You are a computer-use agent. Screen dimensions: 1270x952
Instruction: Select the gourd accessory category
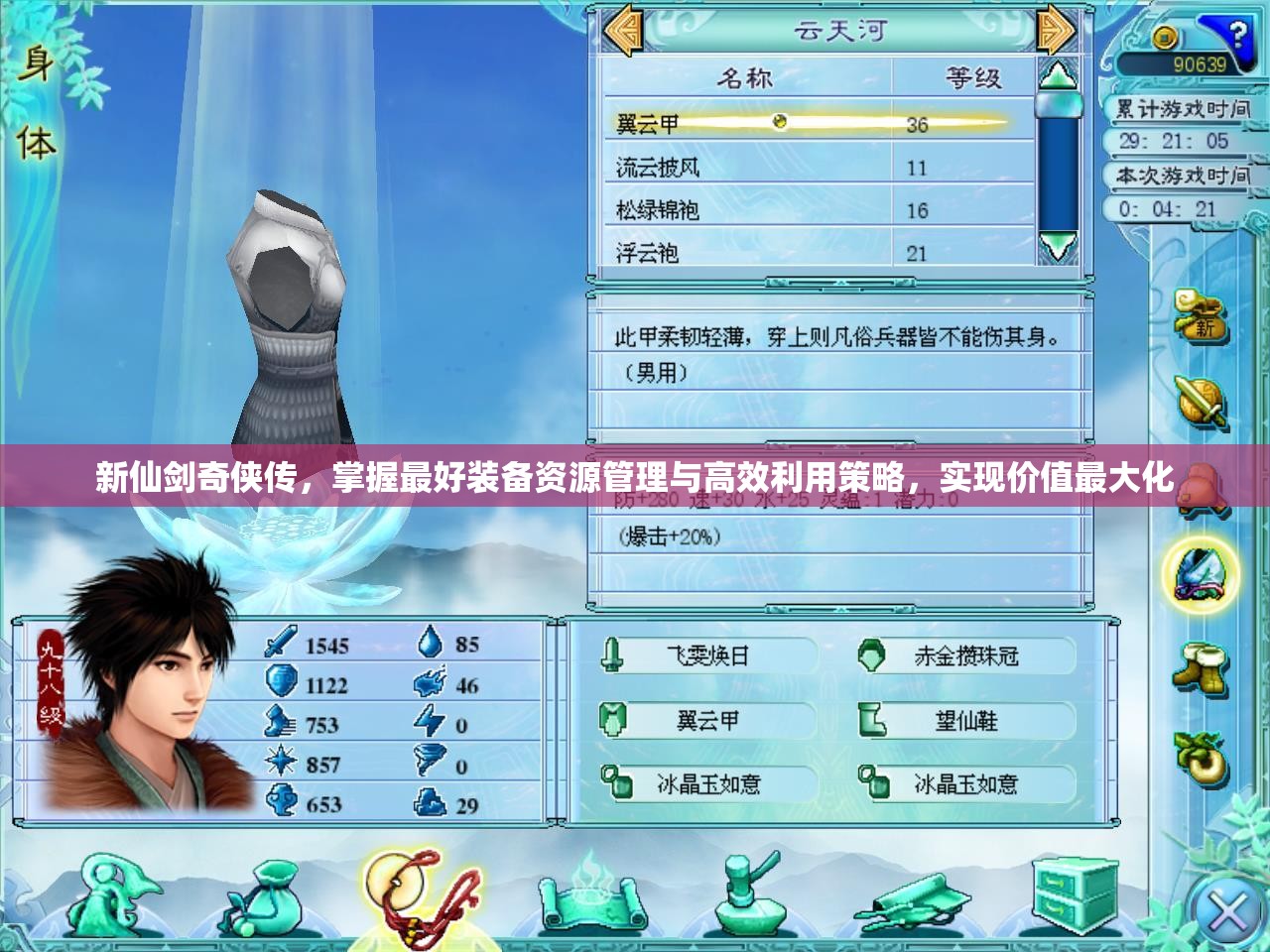coord(1202,759)
